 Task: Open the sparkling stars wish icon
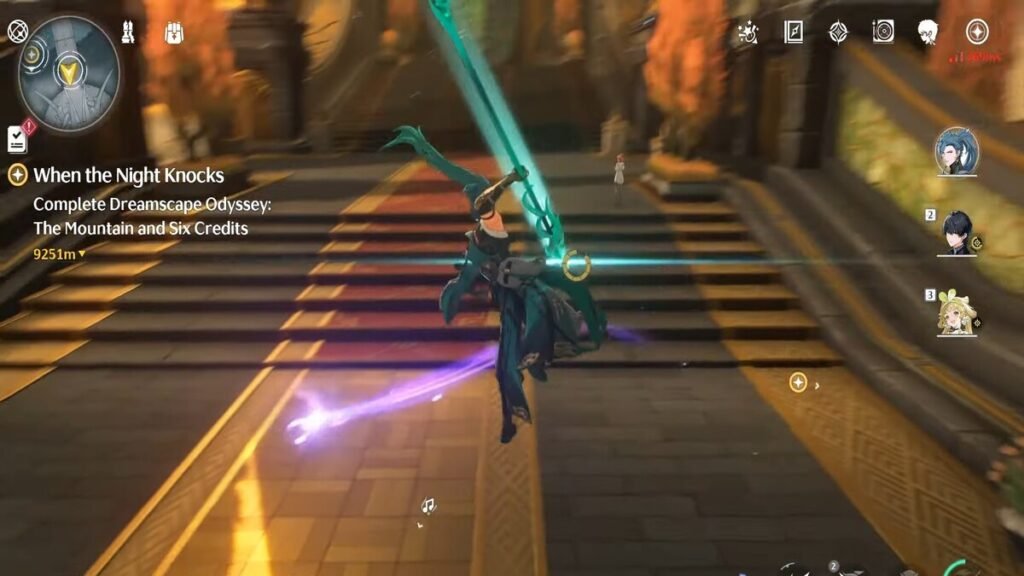point(747,32)
